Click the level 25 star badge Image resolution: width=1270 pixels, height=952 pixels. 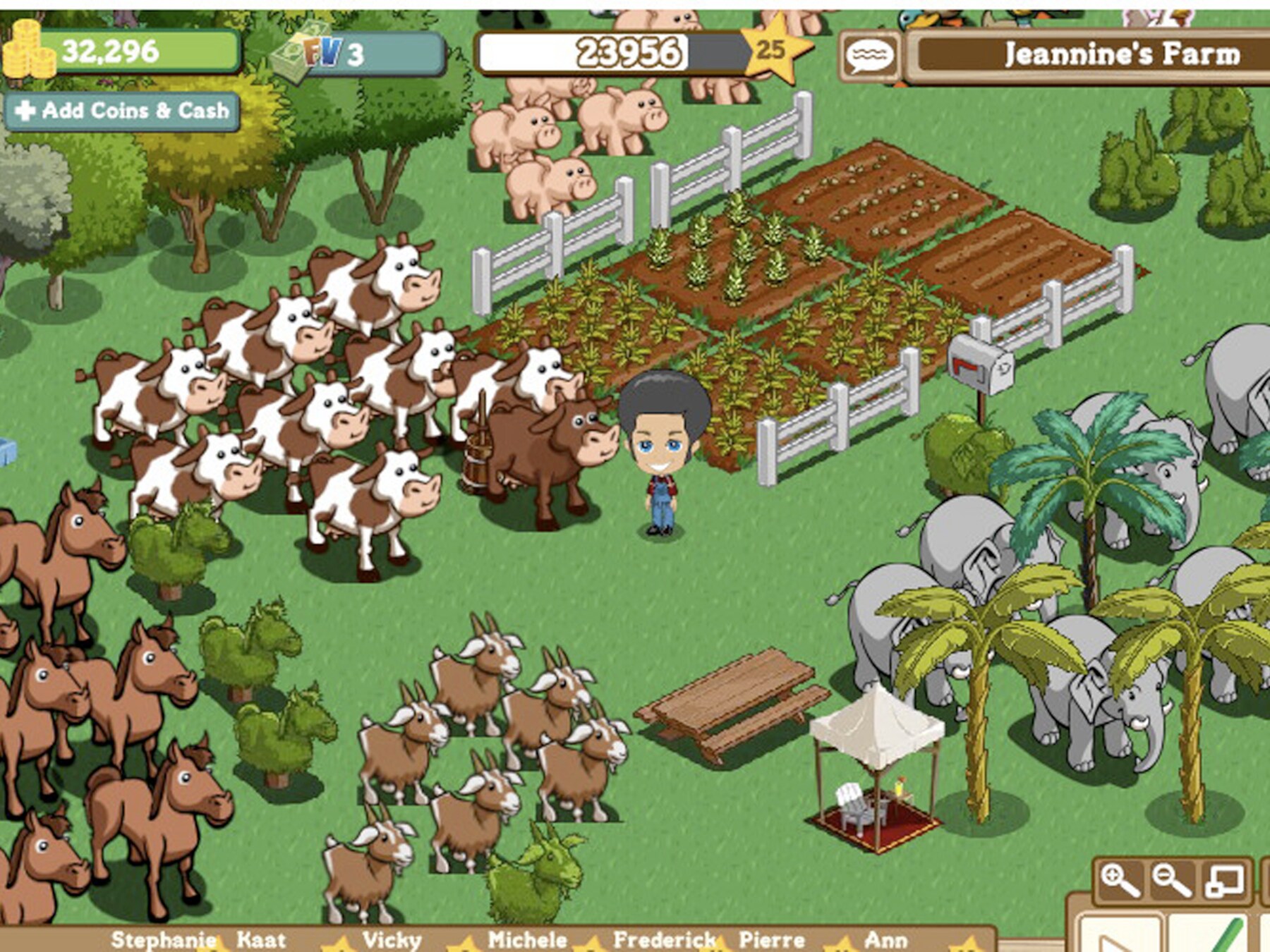(770, 49)
